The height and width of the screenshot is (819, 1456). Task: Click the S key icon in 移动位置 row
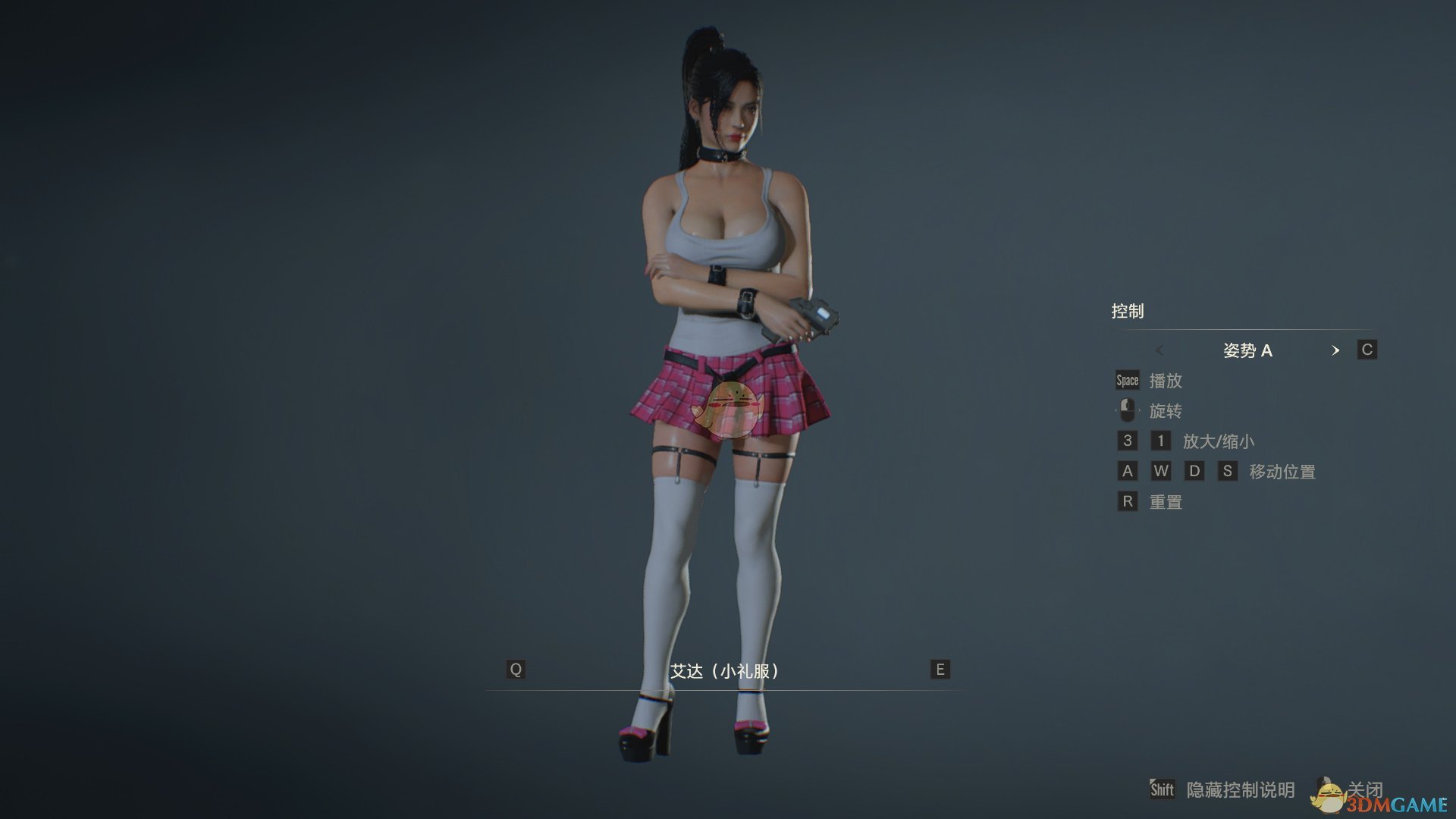click(1228, 471)
